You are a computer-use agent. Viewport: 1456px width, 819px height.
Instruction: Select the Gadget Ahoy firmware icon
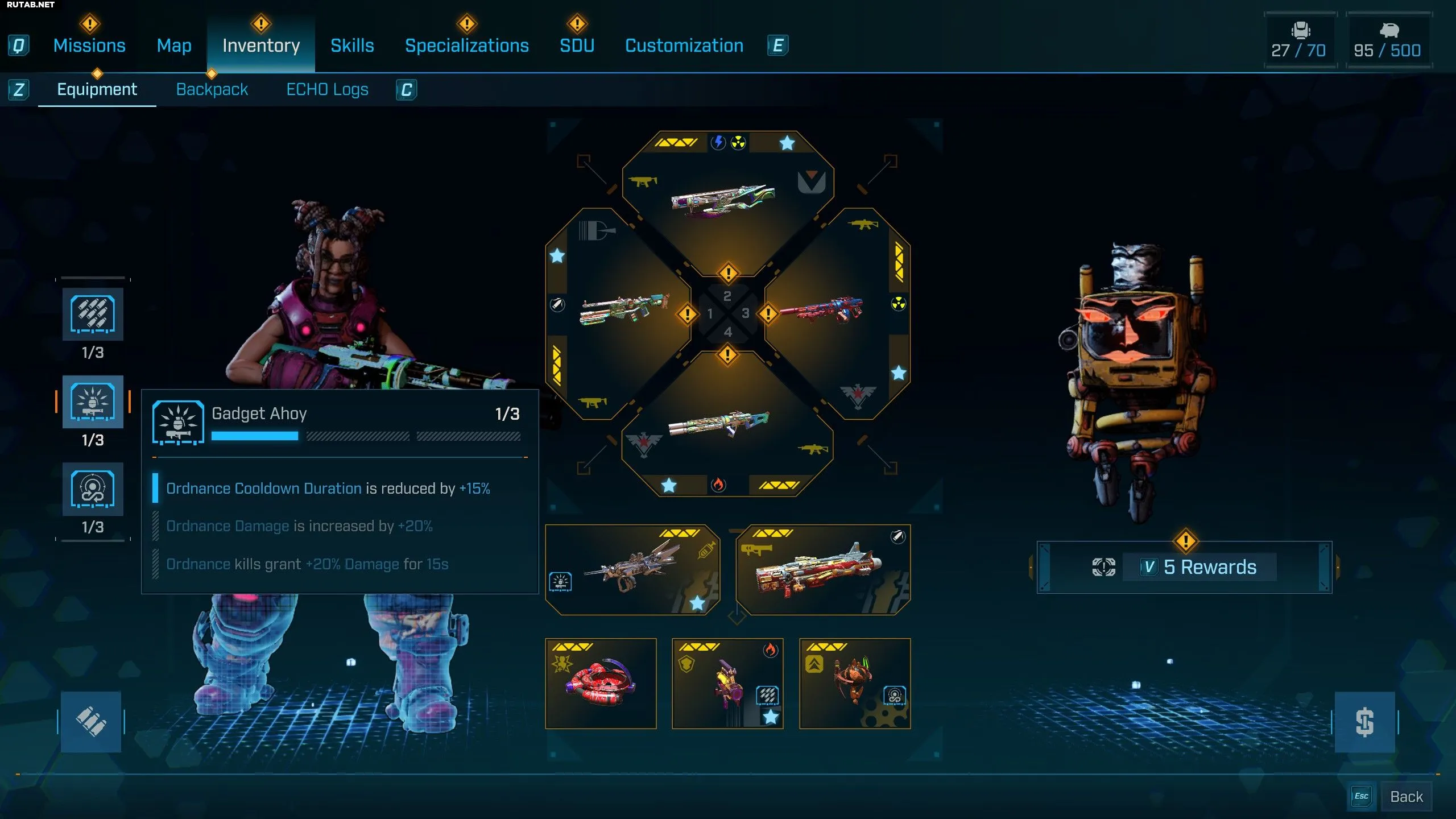pos(93,402)
